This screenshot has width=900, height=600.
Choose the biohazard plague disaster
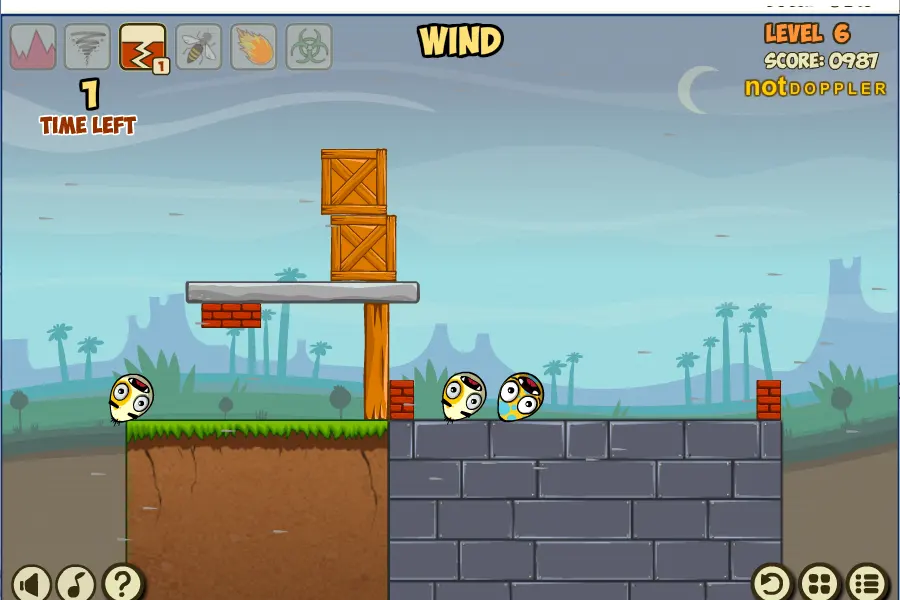pos(309,47)
